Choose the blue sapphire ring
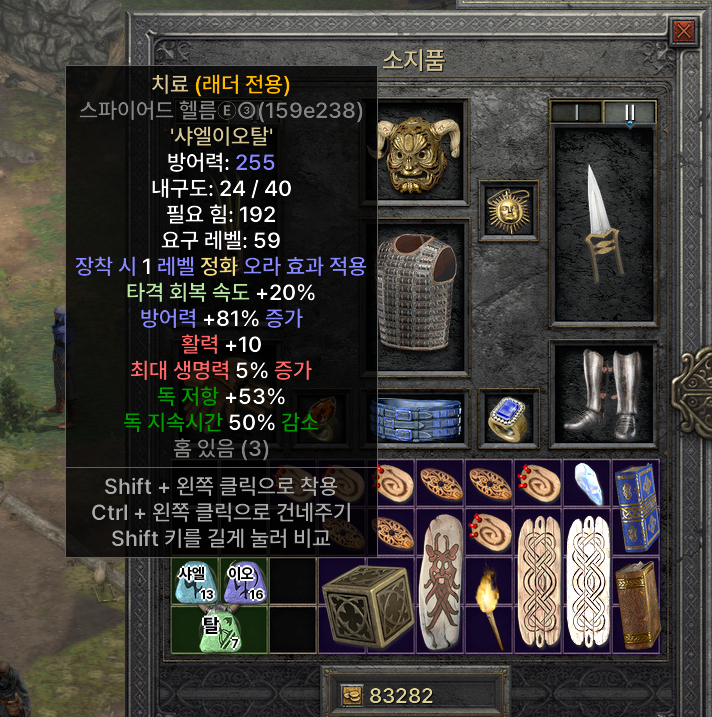This screenshot has width=712, height=717. tap(508, 418)
